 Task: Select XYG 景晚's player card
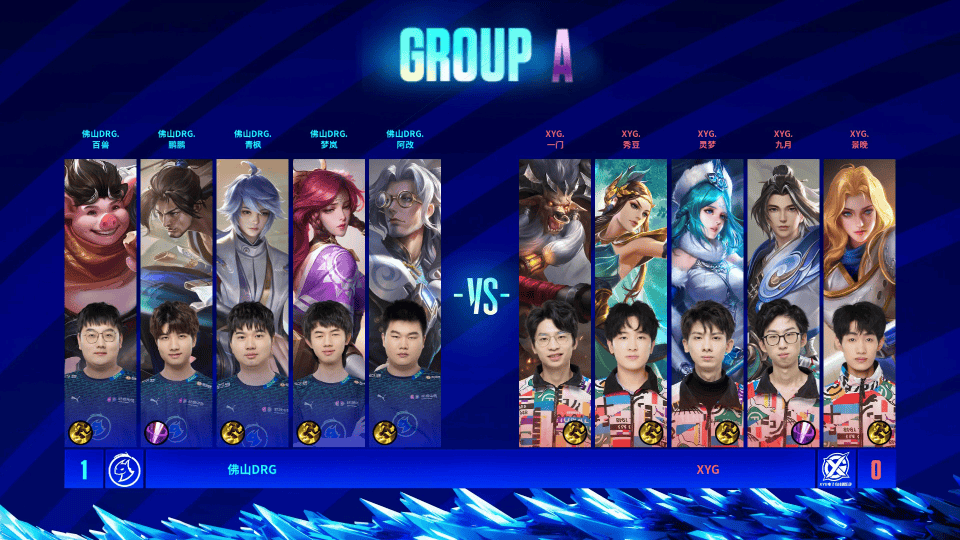click(x=859, y=300)
